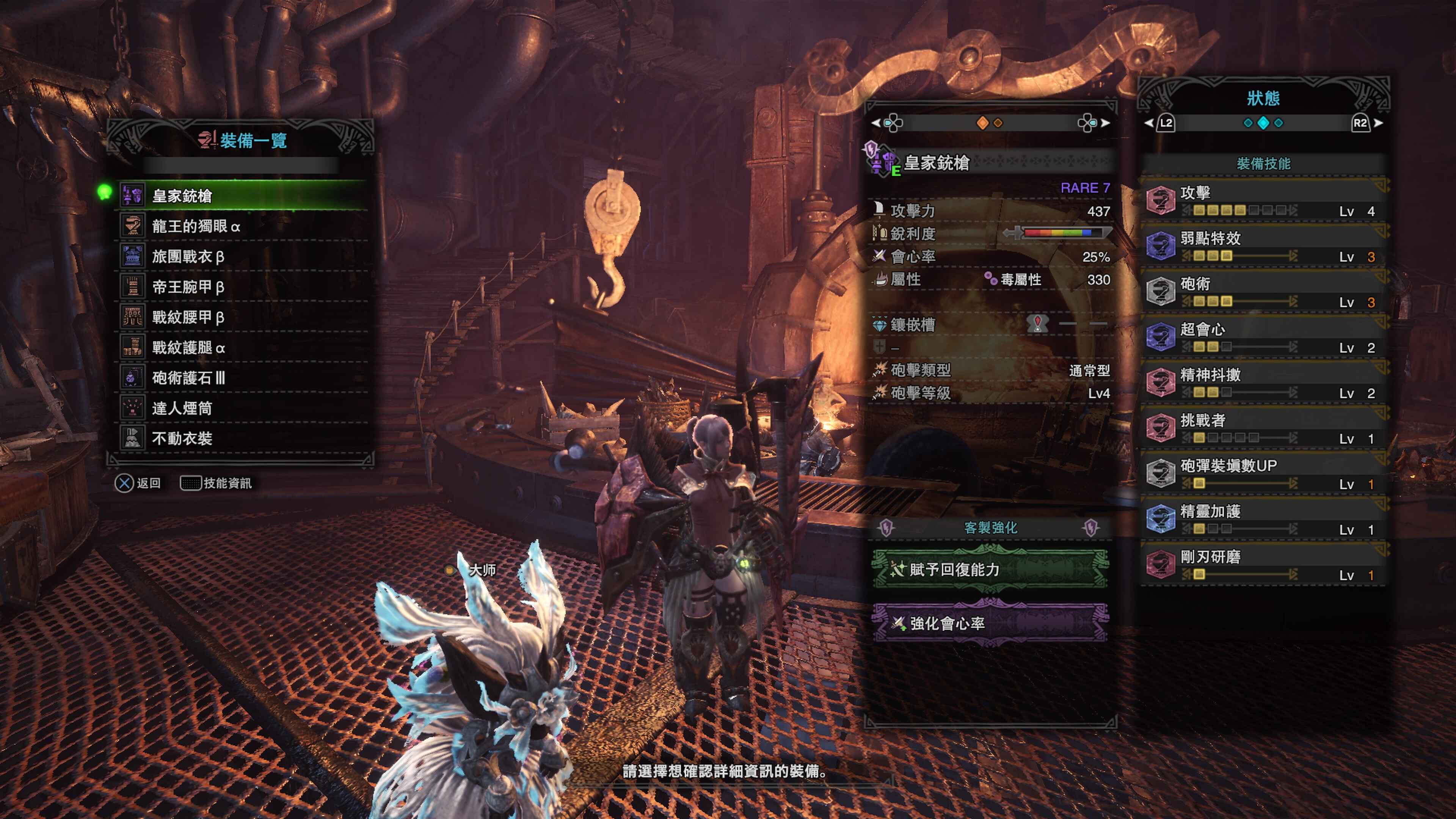Screen dimensions: 1456x819
Task: Choose 戰紋護腿α leg armor
Action: [243, 348]
